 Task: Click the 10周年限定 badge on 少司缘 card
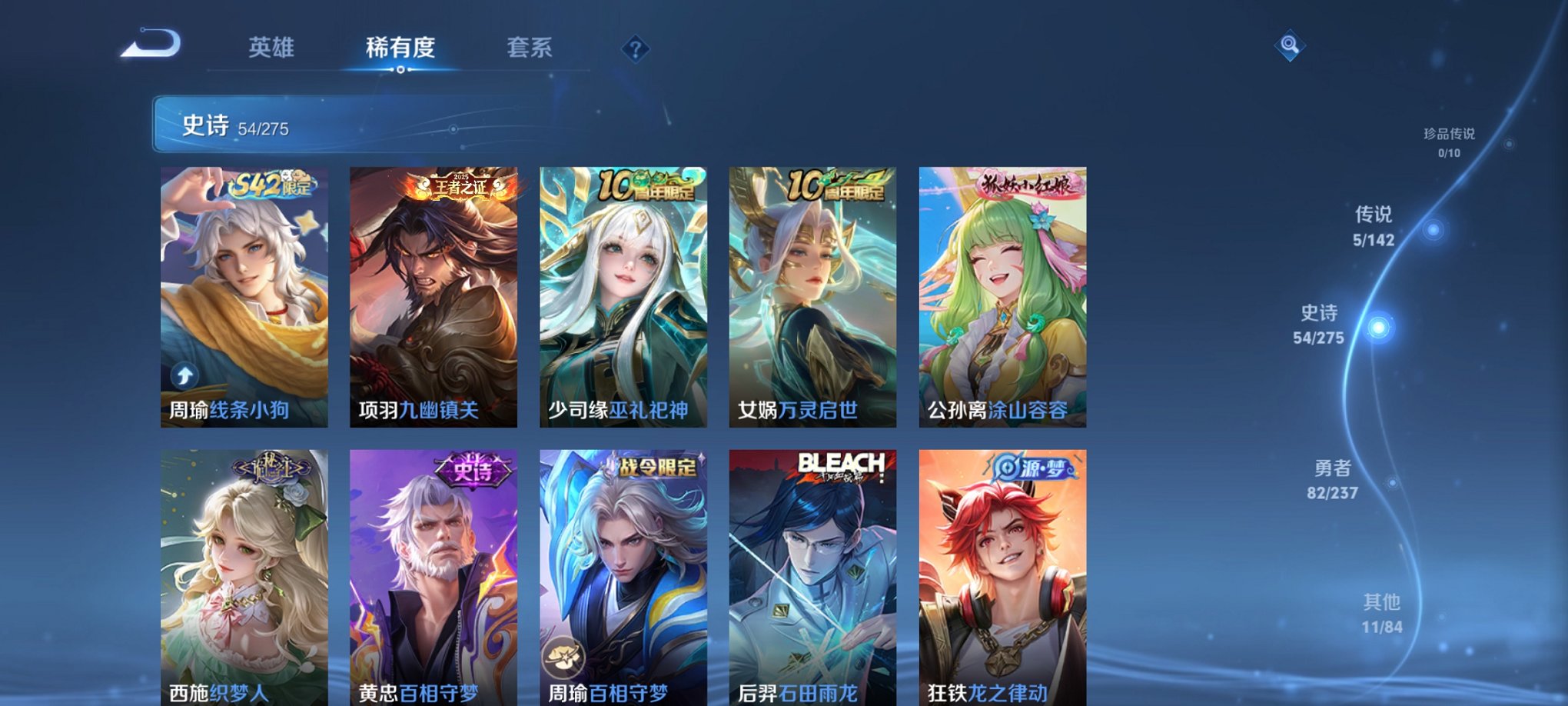coord(644,186)
